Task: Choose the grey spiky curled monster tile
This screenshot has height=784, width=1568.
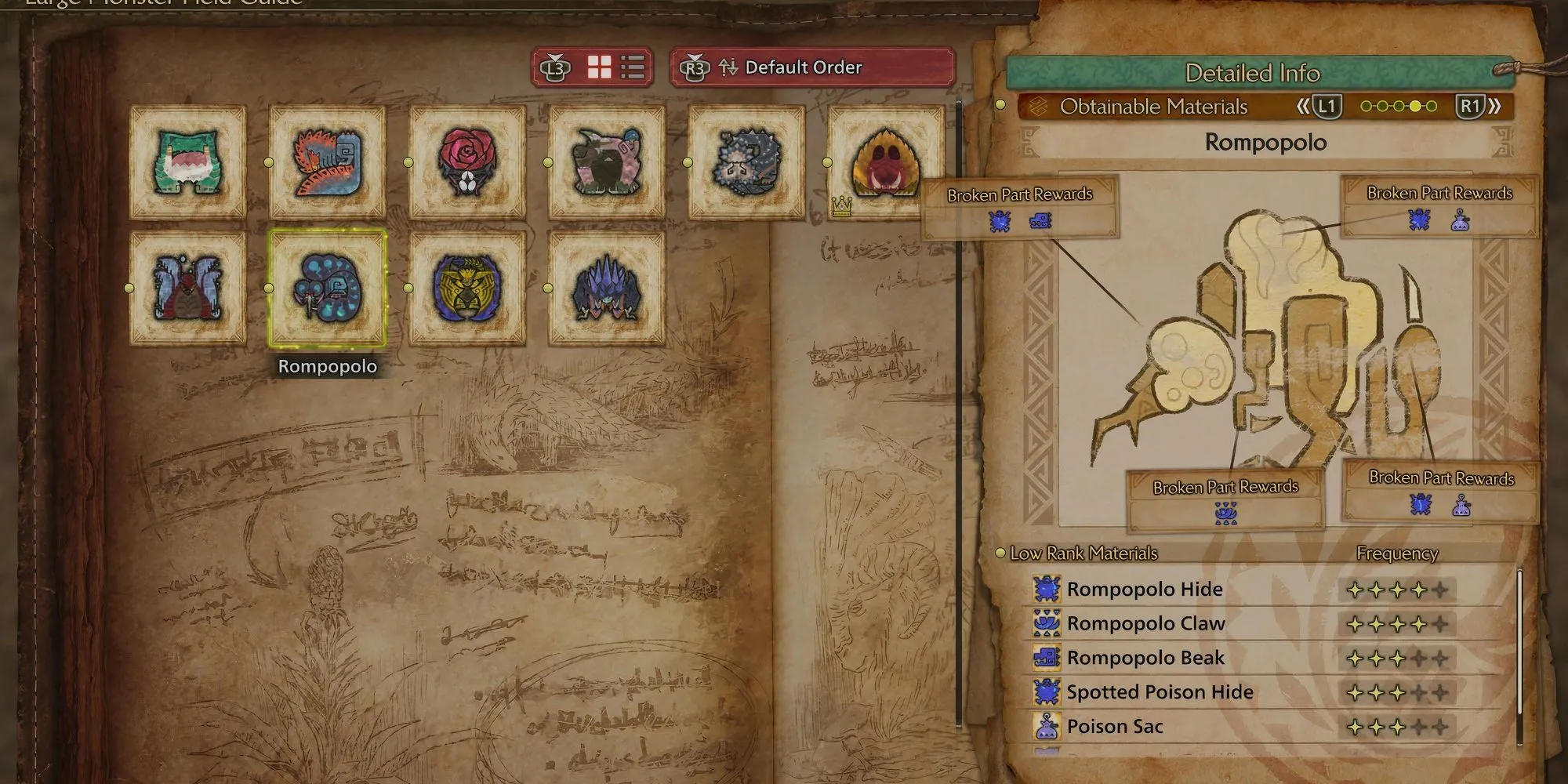Action: [746, 162]
